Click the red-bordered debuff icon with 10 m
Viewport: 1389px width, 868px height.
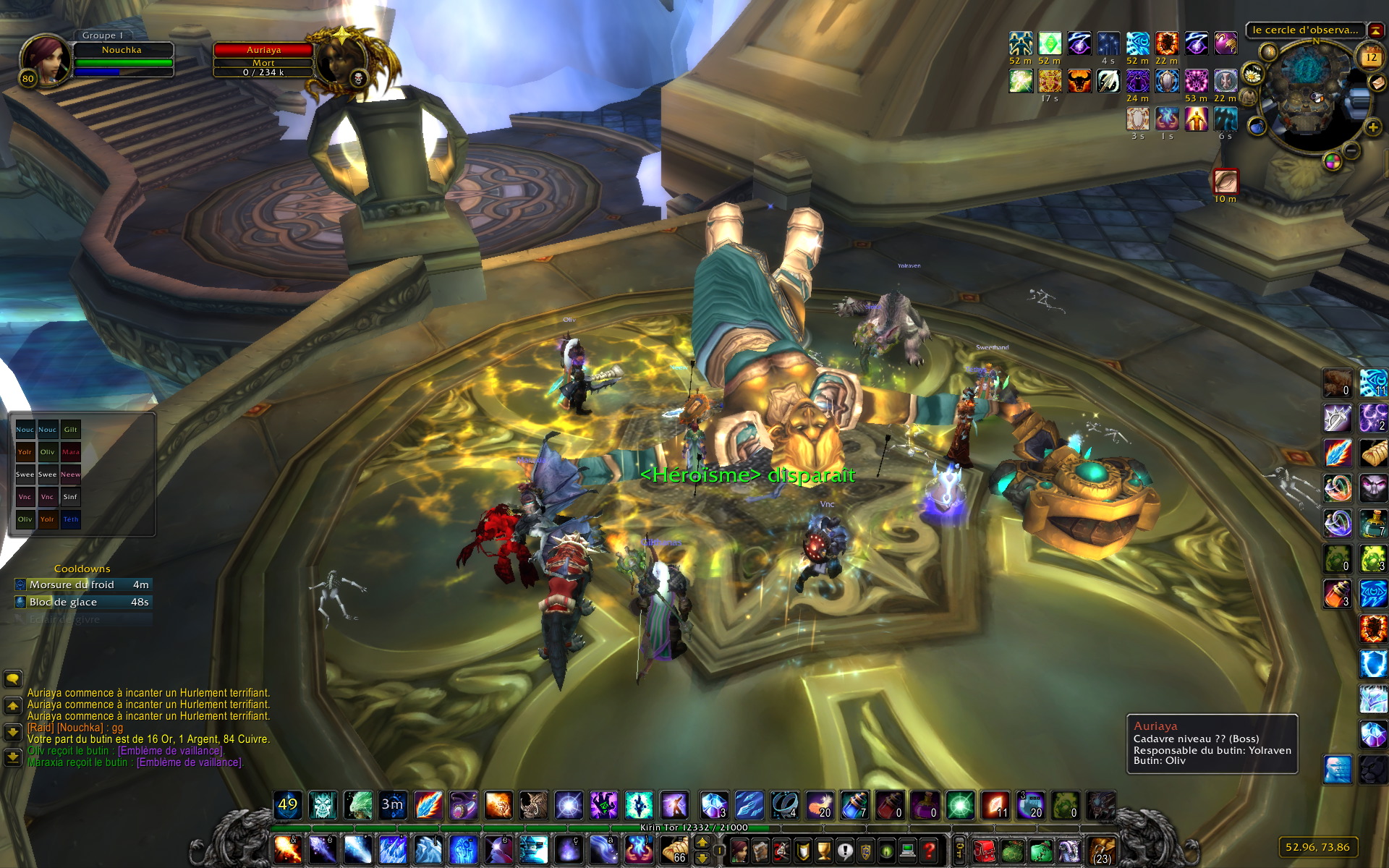point(1225,181)
